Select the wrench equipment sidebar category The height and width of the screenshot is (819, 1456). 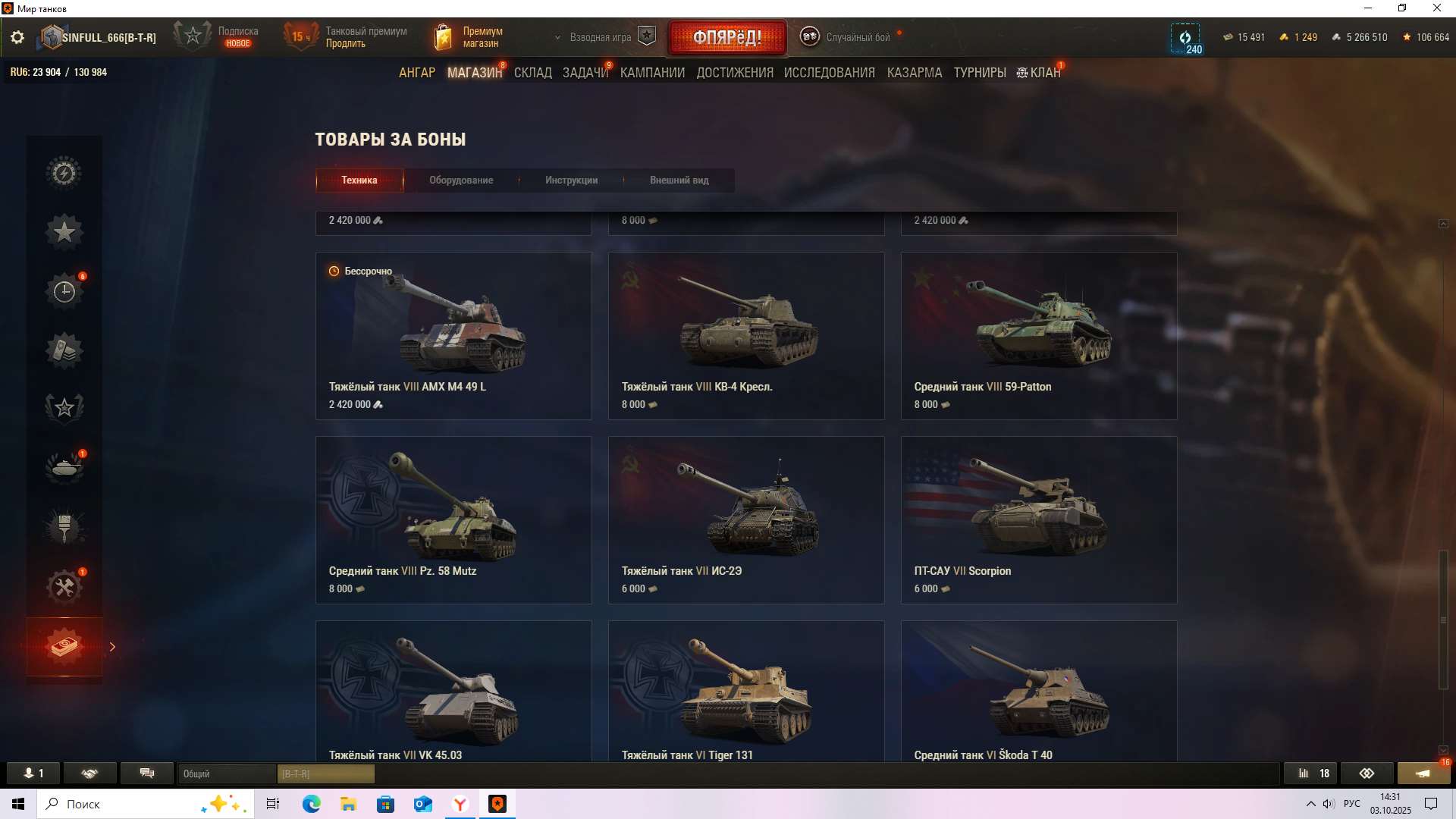(x=64, y=585)
